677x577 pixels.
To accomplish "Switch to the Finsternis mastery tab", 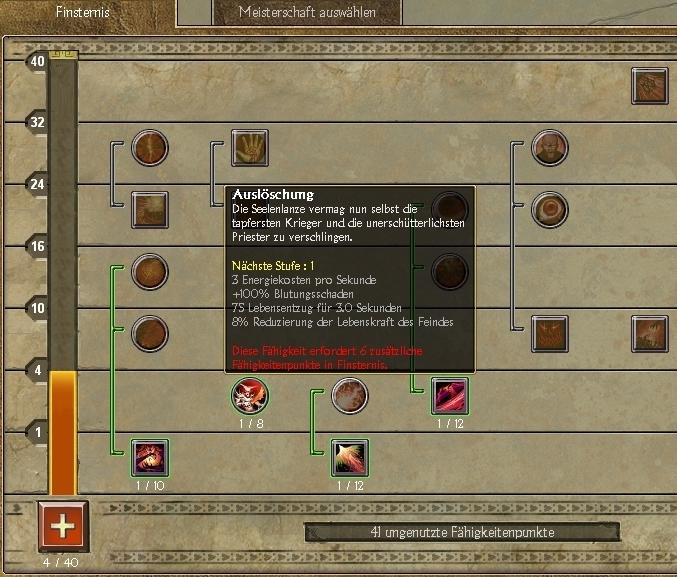I will [x=82, y=13].
